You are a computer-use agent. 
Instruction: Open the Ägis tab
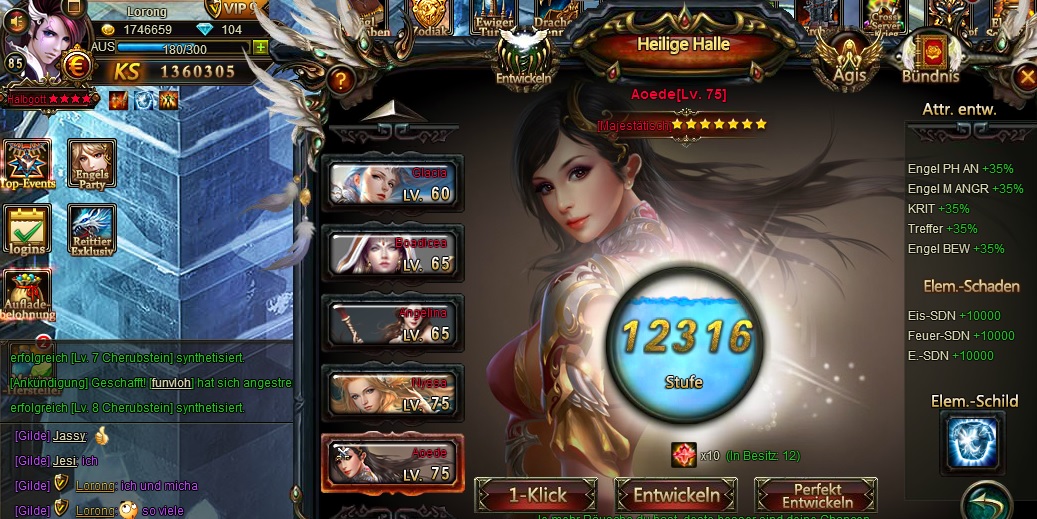coord(849,60)
